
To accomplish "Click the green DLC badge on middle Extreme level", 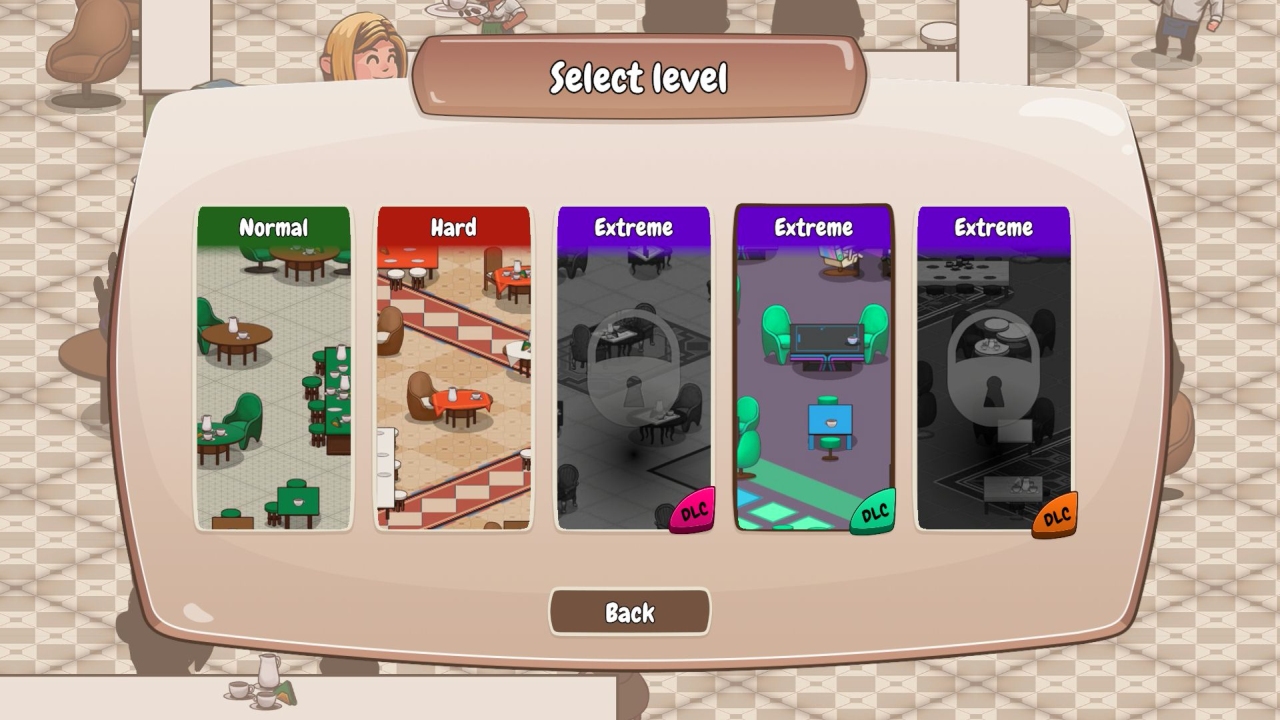I will [872, 511].
